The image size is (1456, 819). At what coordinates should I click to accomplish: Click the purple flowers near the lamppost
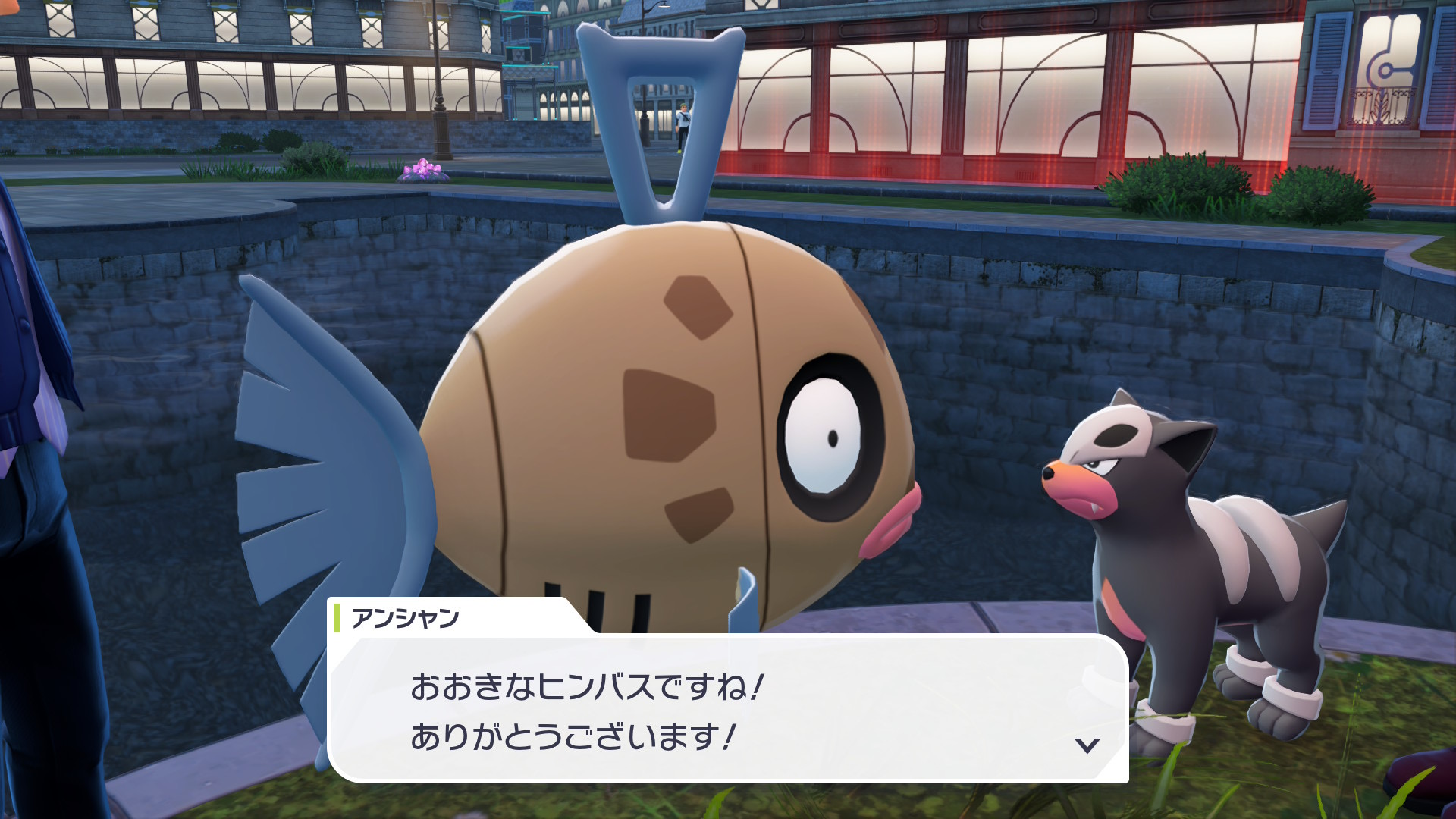click(421, 168)
